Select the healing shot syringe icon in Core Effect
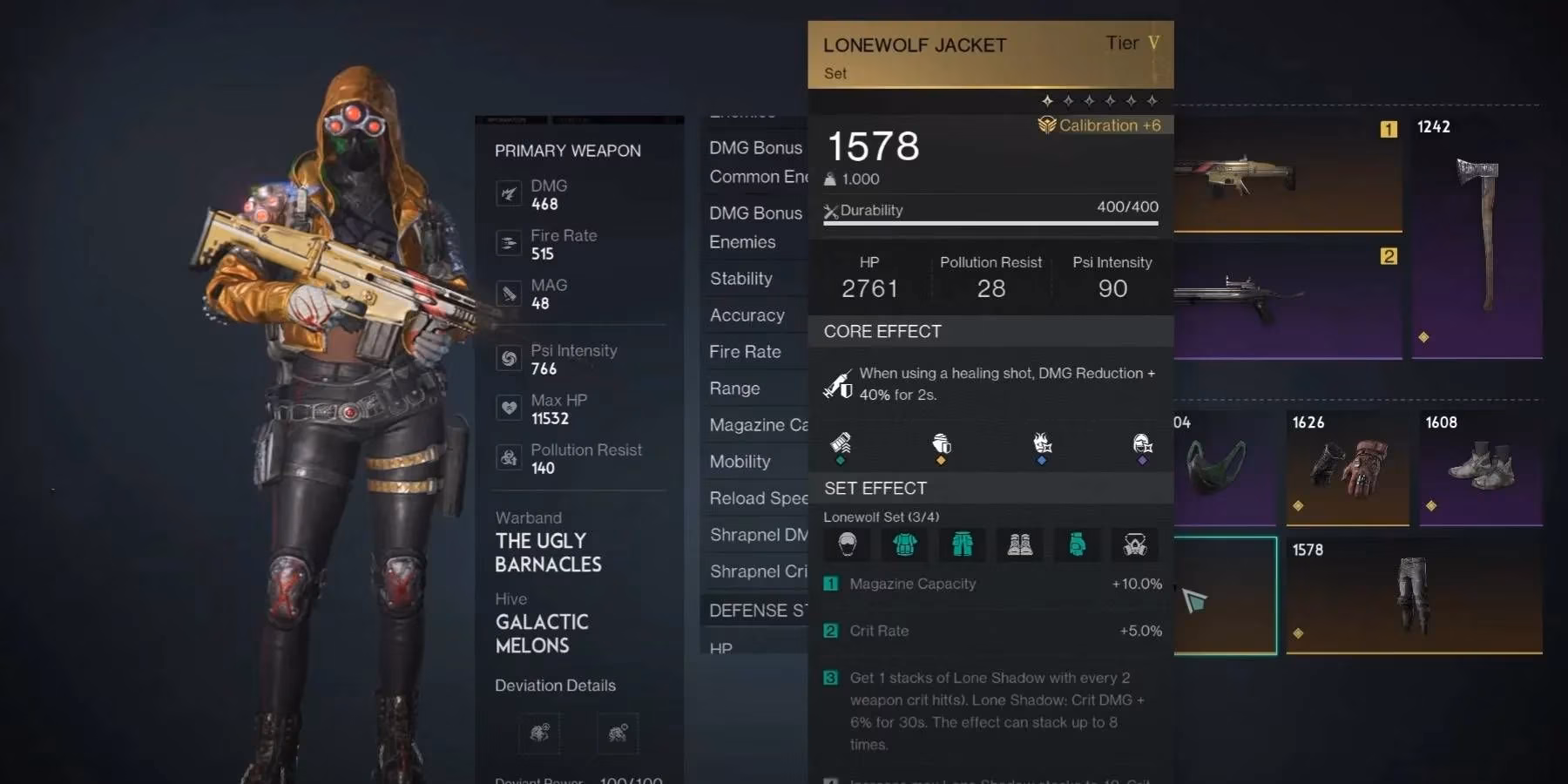The height and width of the screenshot is (784, 1568). (x=841, y=384)
